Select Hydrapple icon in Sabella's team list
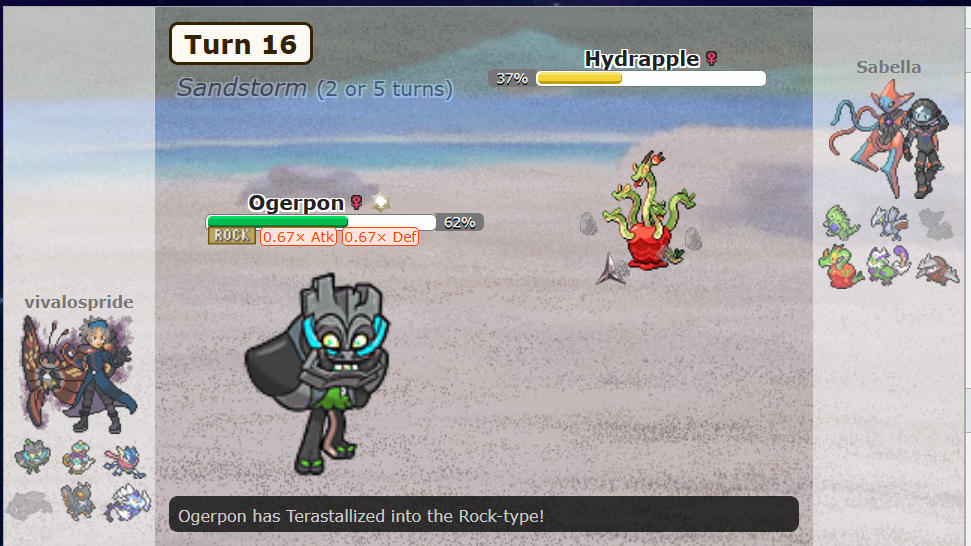 pos(842,266)
